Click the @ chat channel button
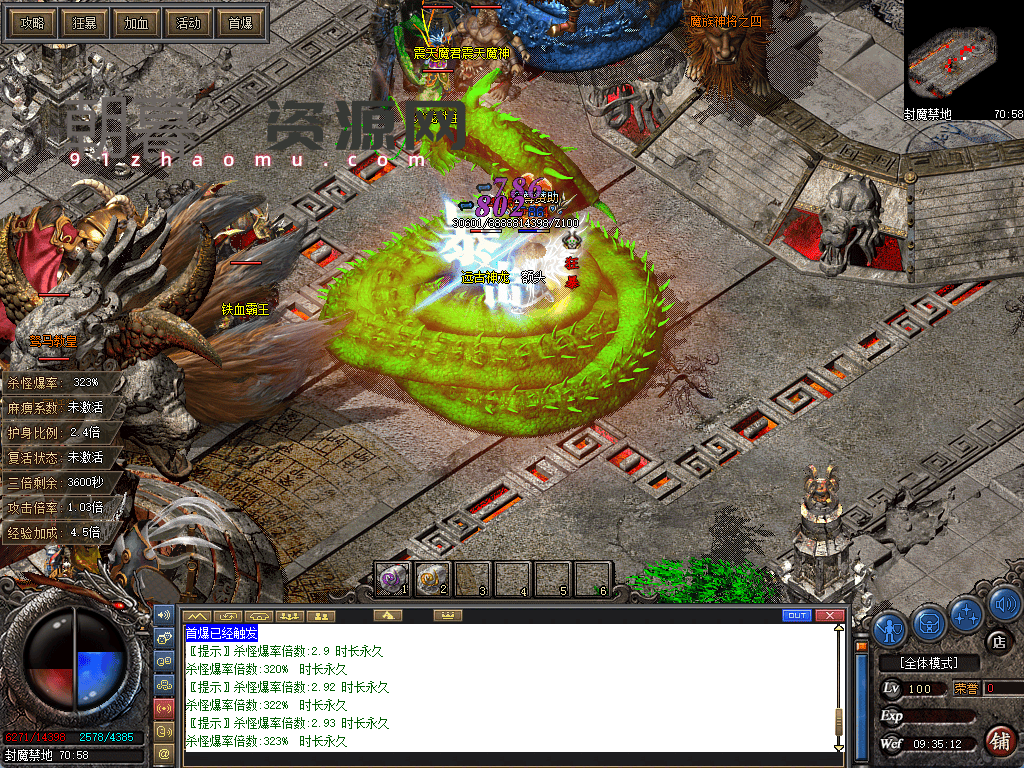Screen dimensions: 1024x768 (x=164, y=751)
